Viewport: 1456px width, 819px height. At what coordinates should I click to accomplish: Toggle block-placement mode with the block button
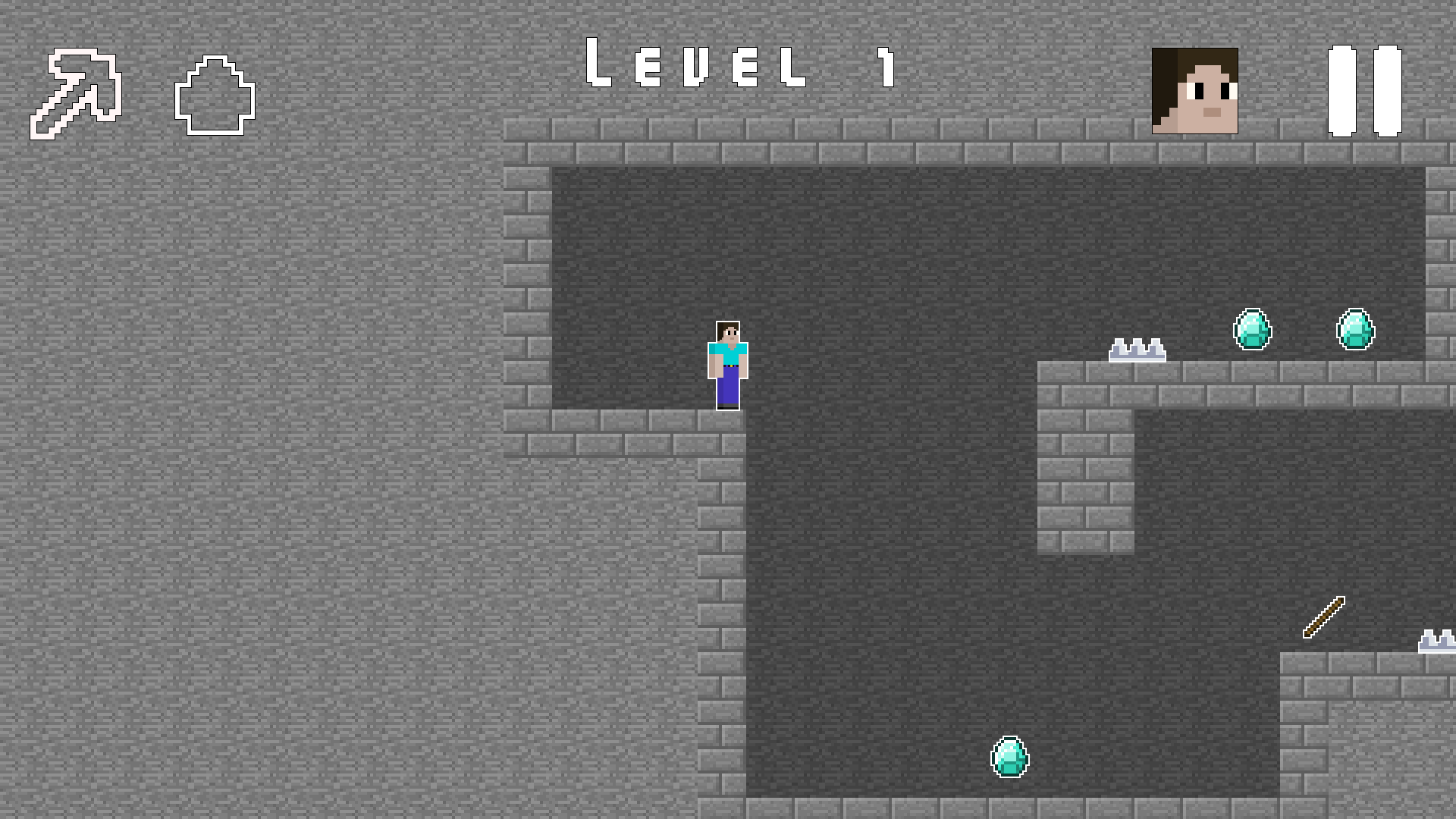point(215,97)
